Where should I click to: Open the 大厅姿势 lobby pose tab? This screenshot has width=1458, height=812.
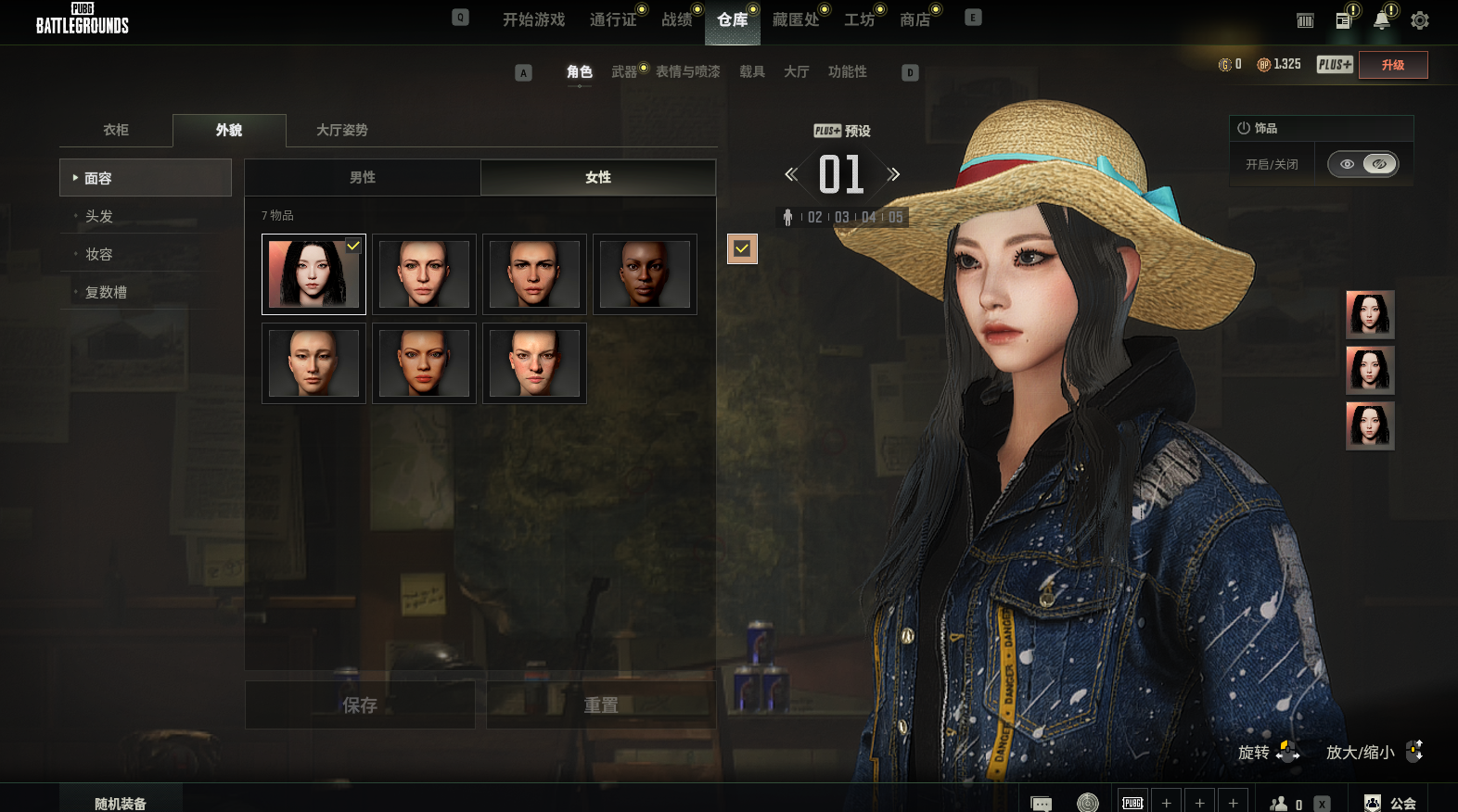(x=341, y=130)
